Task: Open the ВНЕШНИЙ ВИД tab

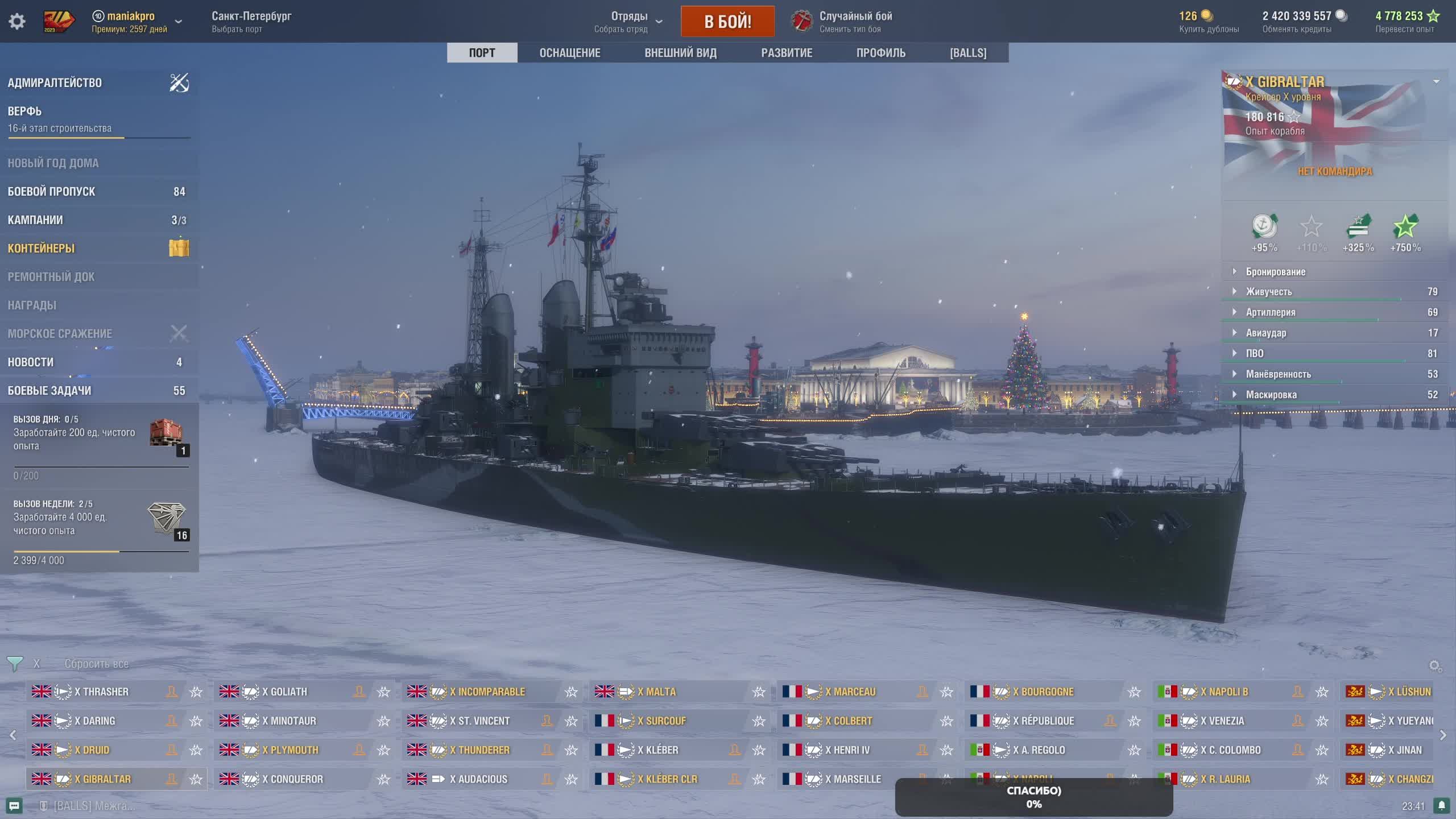Action: 680,53
